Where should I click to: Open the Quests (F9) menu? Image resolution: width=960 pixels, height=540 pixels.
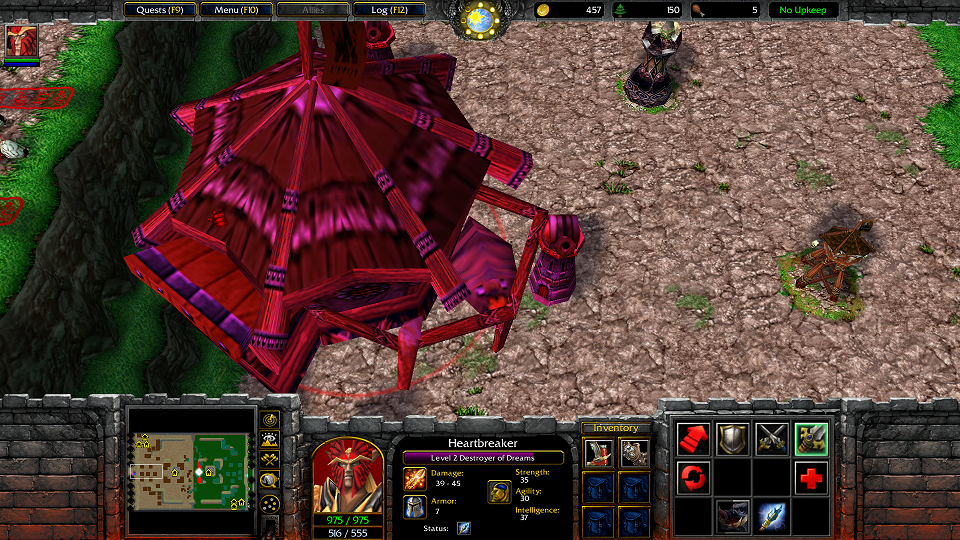coord(160,10)
